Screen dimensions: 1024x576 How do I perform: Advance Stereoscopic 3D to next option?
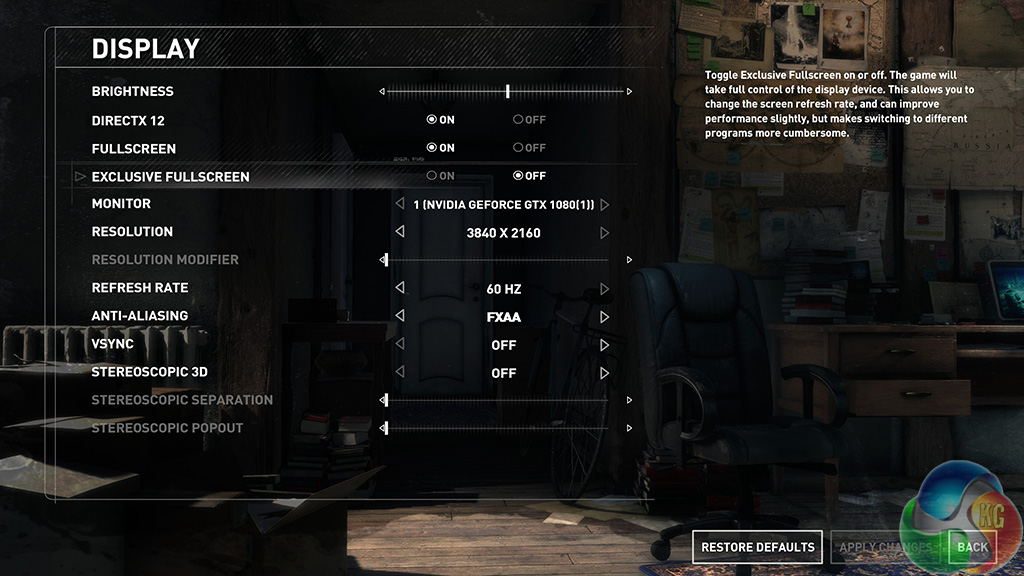tap(605, 372)
